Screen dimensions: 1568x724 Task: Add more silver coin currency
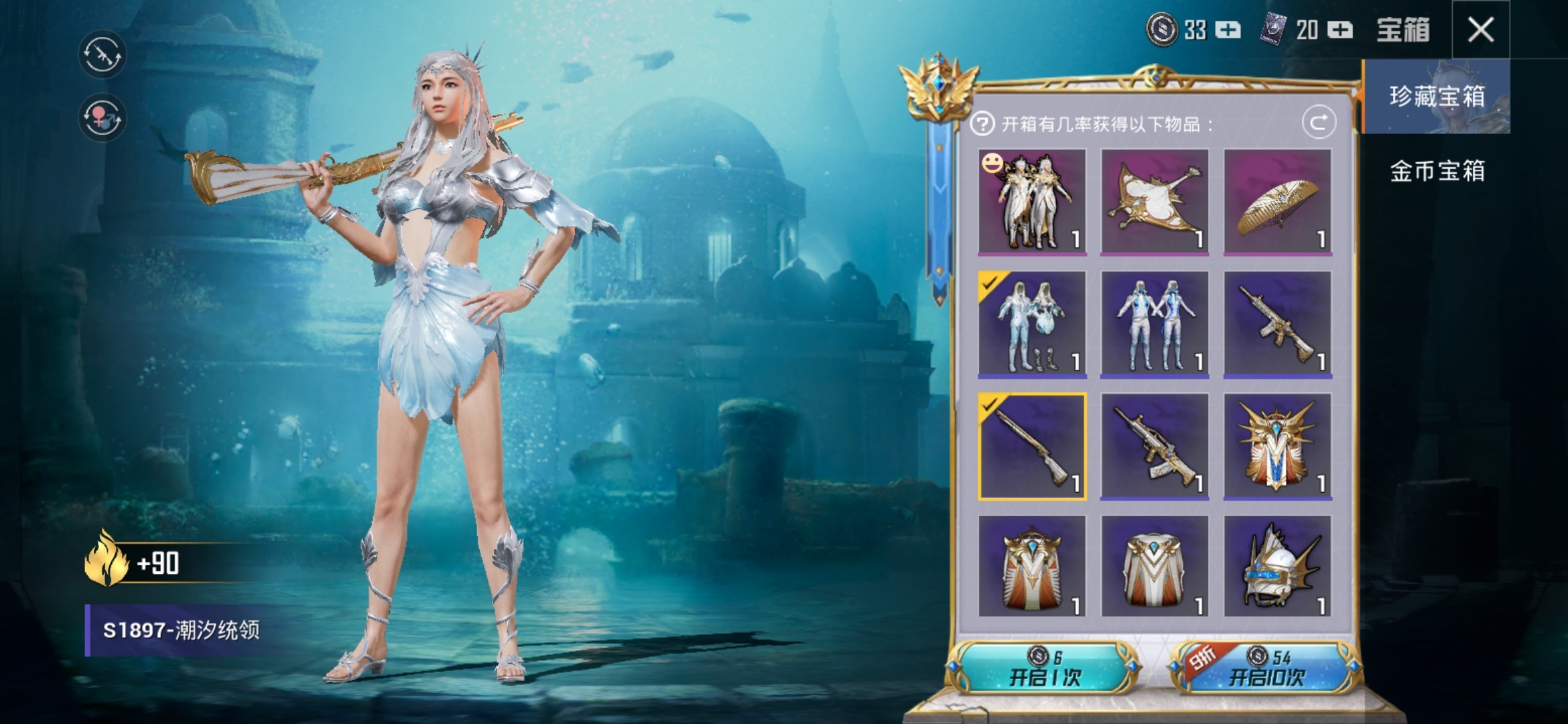(x=1228, y=30)
